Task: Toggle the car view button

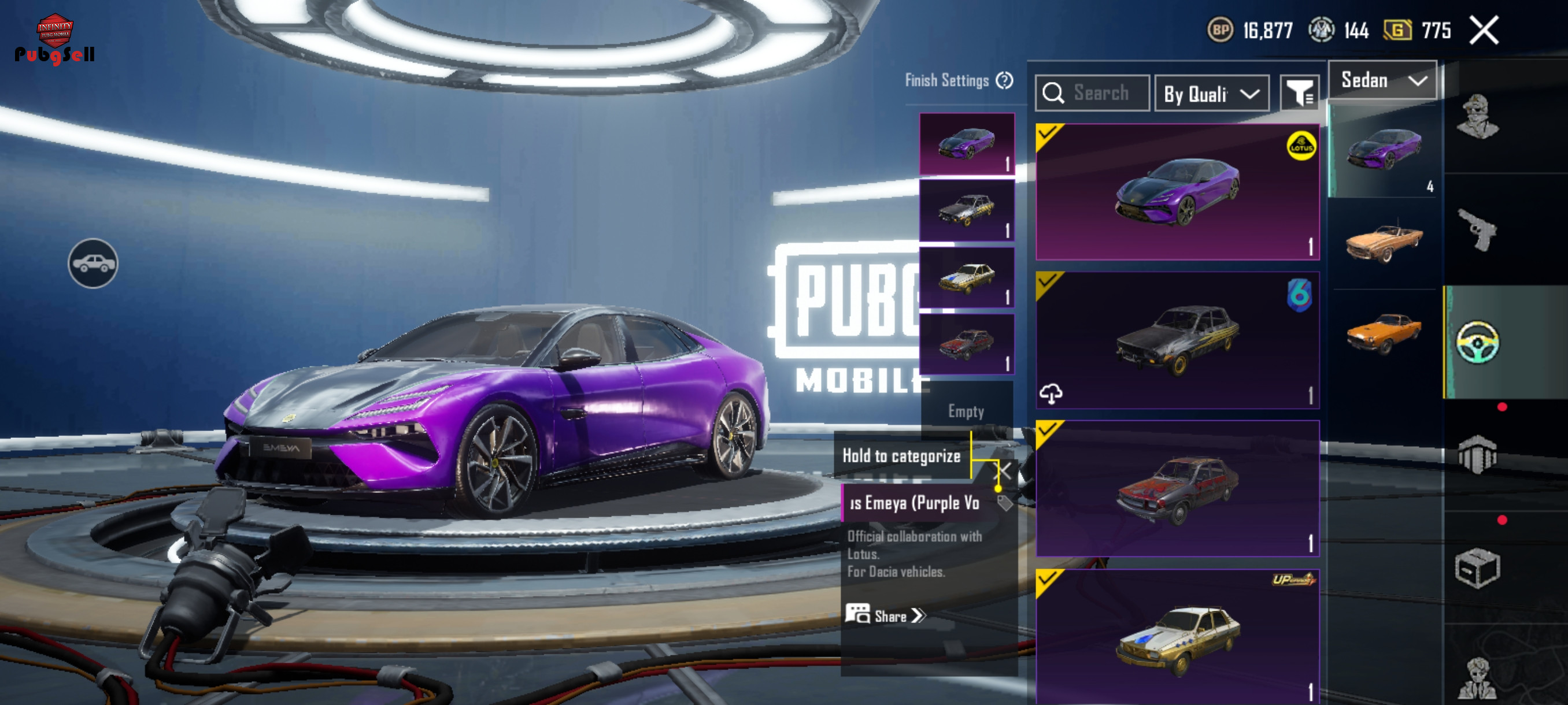Action: point(93,264)
